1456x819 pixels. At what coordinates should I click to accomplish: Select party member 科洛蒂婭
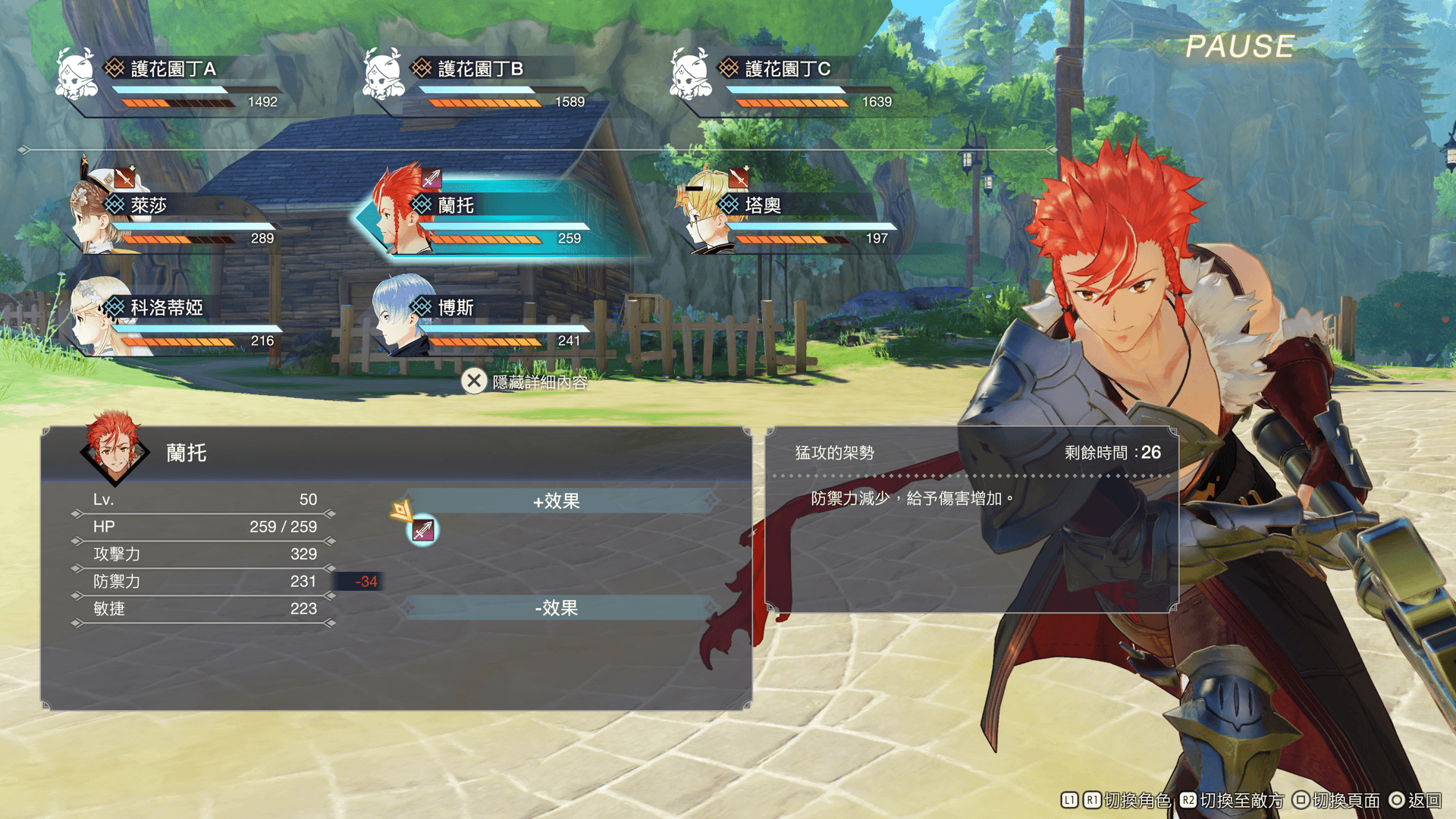(x=174, y=320)
